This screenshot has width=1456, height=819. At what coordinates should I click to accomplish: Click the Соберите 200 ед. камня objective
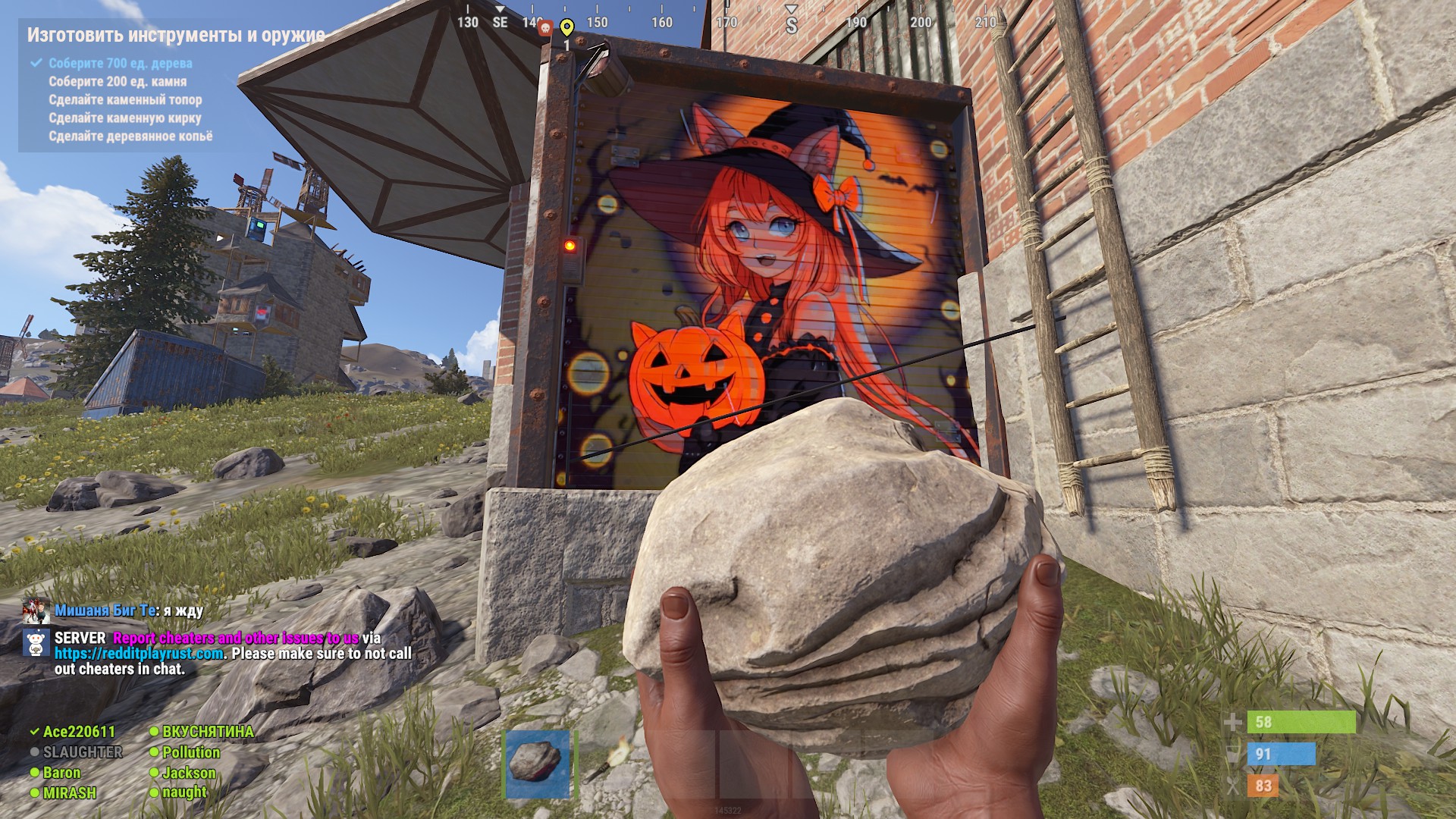point(118,82)
